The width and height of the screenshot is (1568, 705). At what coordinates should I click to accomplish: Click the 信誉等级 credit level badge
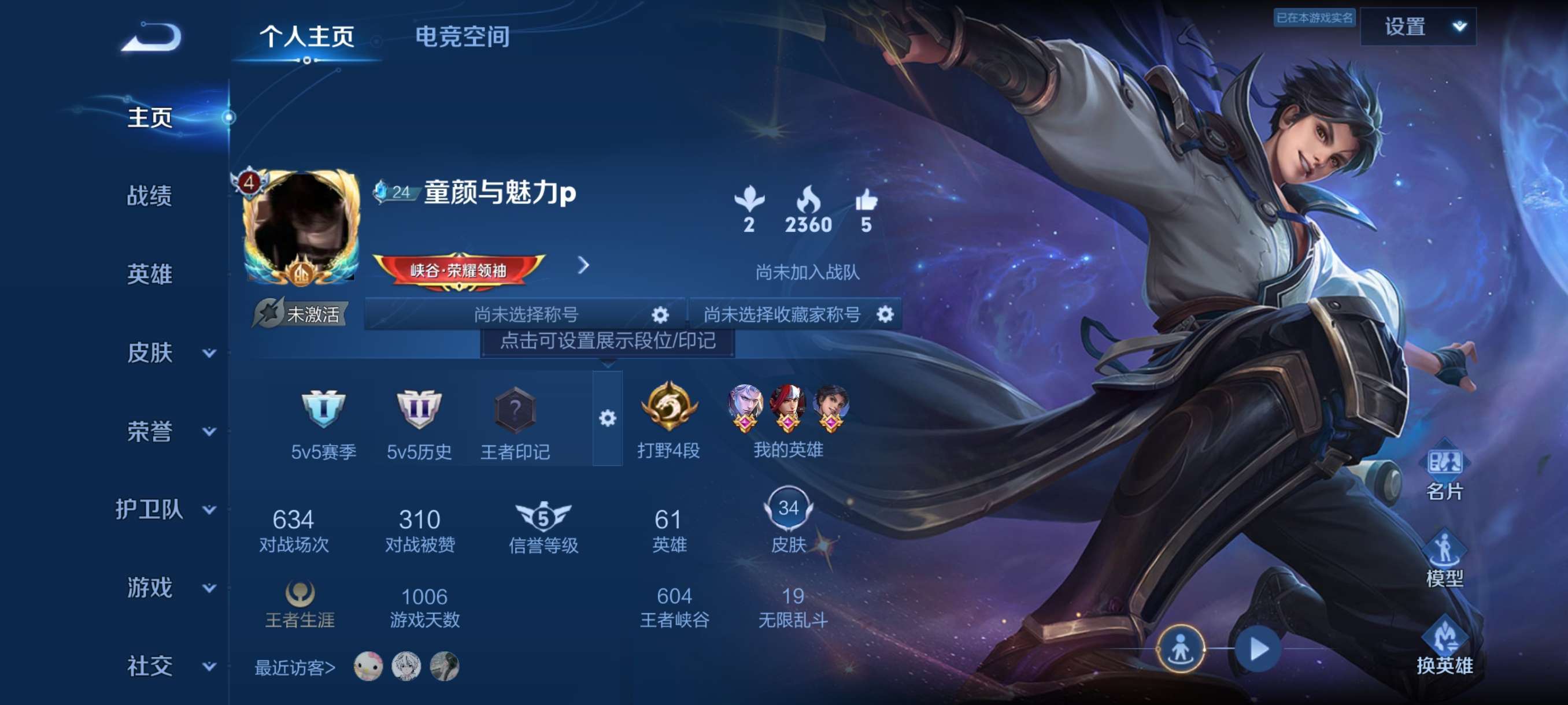543,518
